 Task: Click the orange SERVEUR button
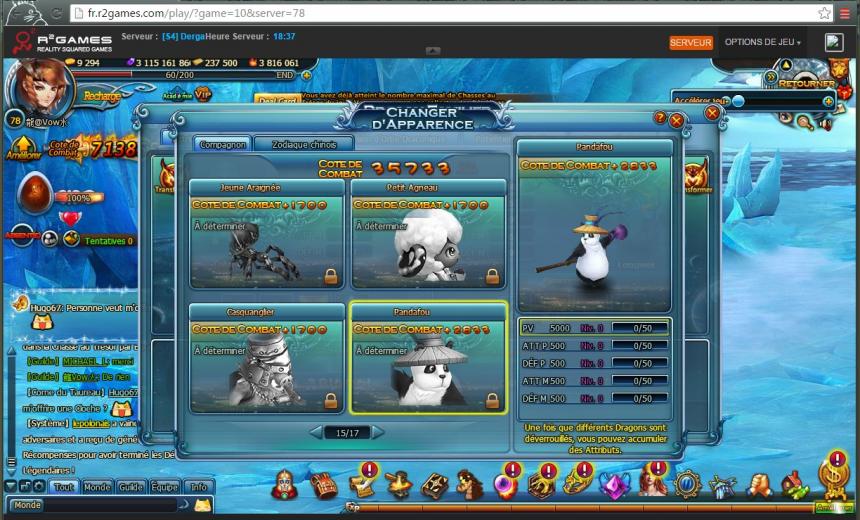coord(691,43)
